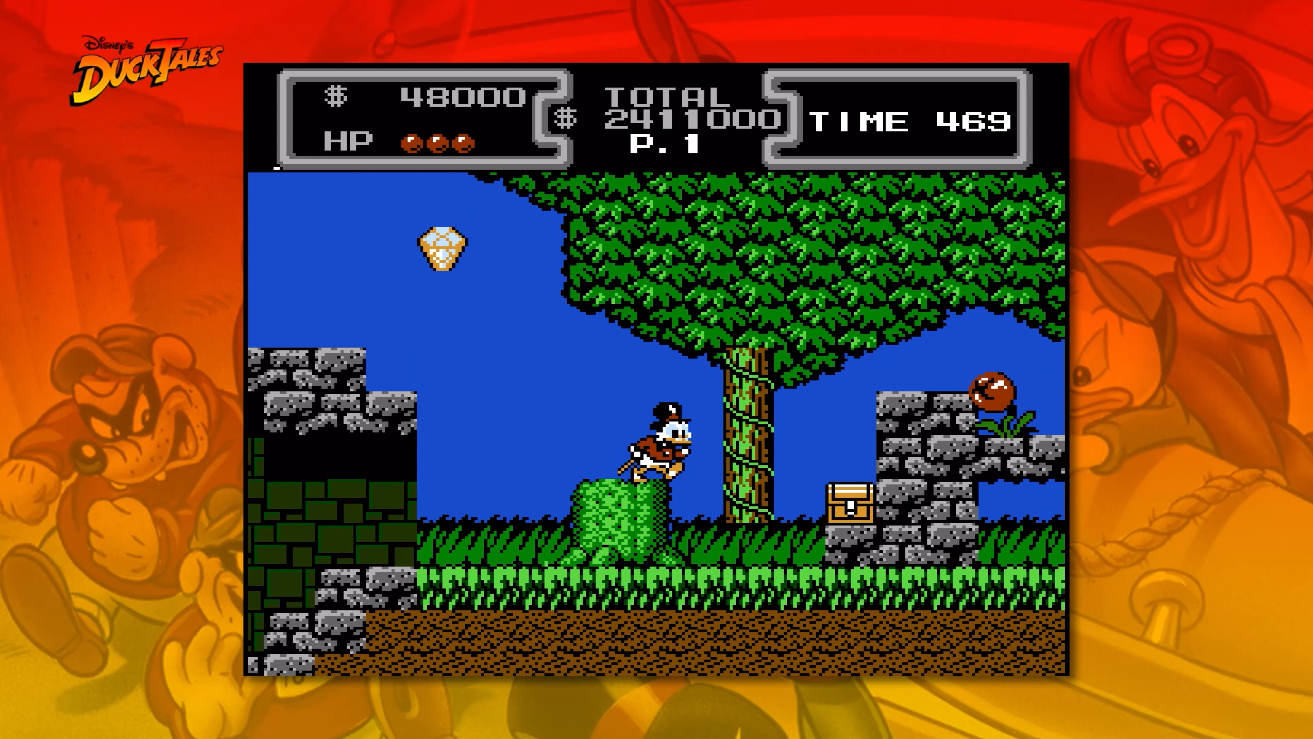Click the first HP health orb
The width and height of the screenshot is (1313, 739).
click(x=411, y=141)
